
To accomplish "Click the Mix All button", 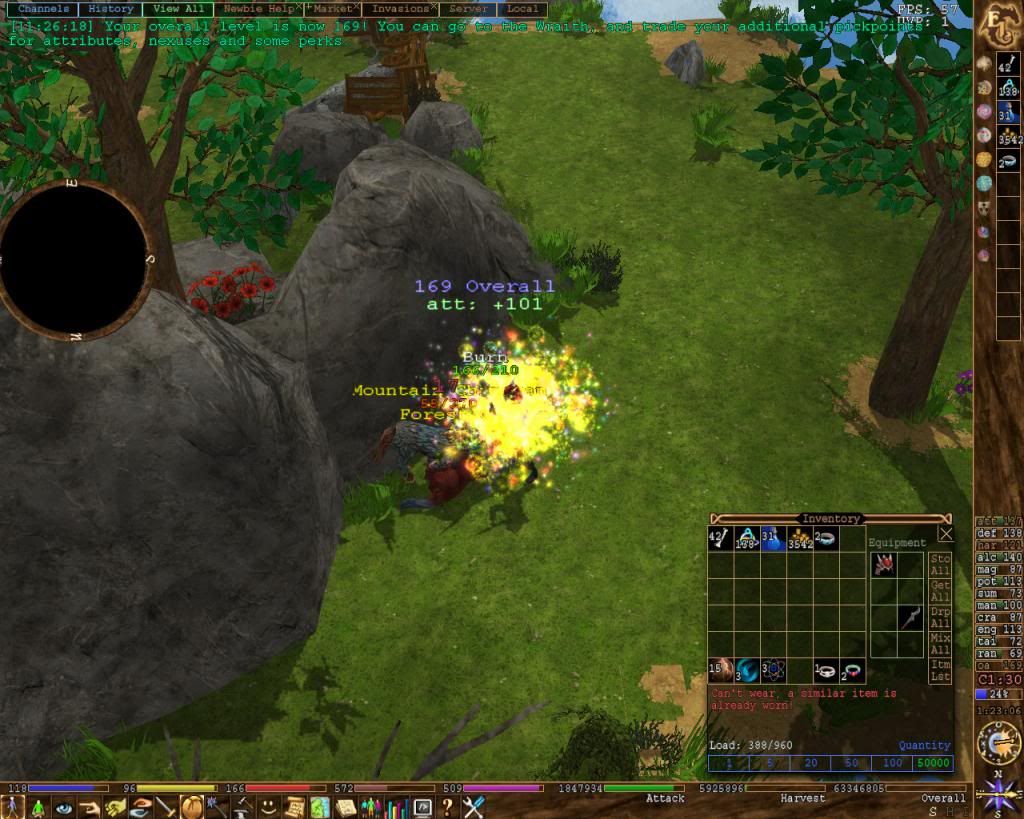I will click(940, 643).
